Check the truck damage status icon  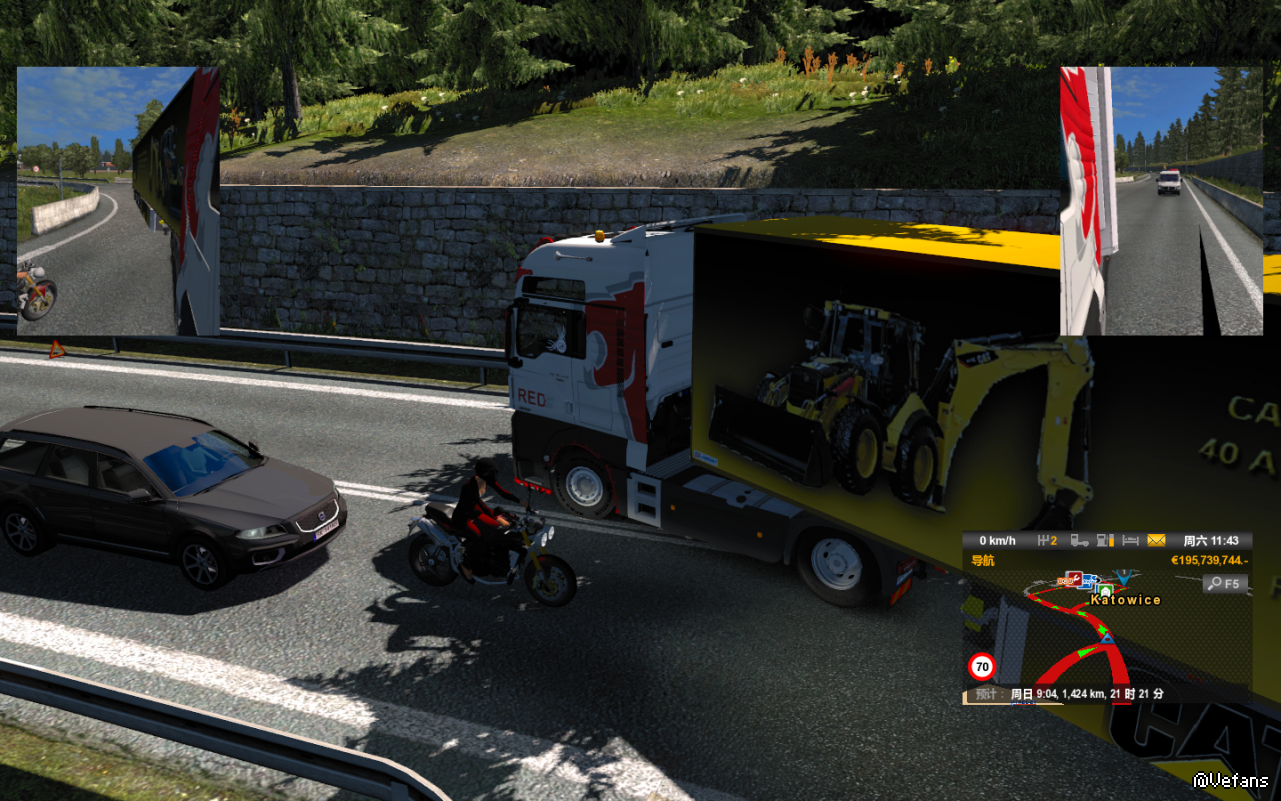tap(1080, 541)
